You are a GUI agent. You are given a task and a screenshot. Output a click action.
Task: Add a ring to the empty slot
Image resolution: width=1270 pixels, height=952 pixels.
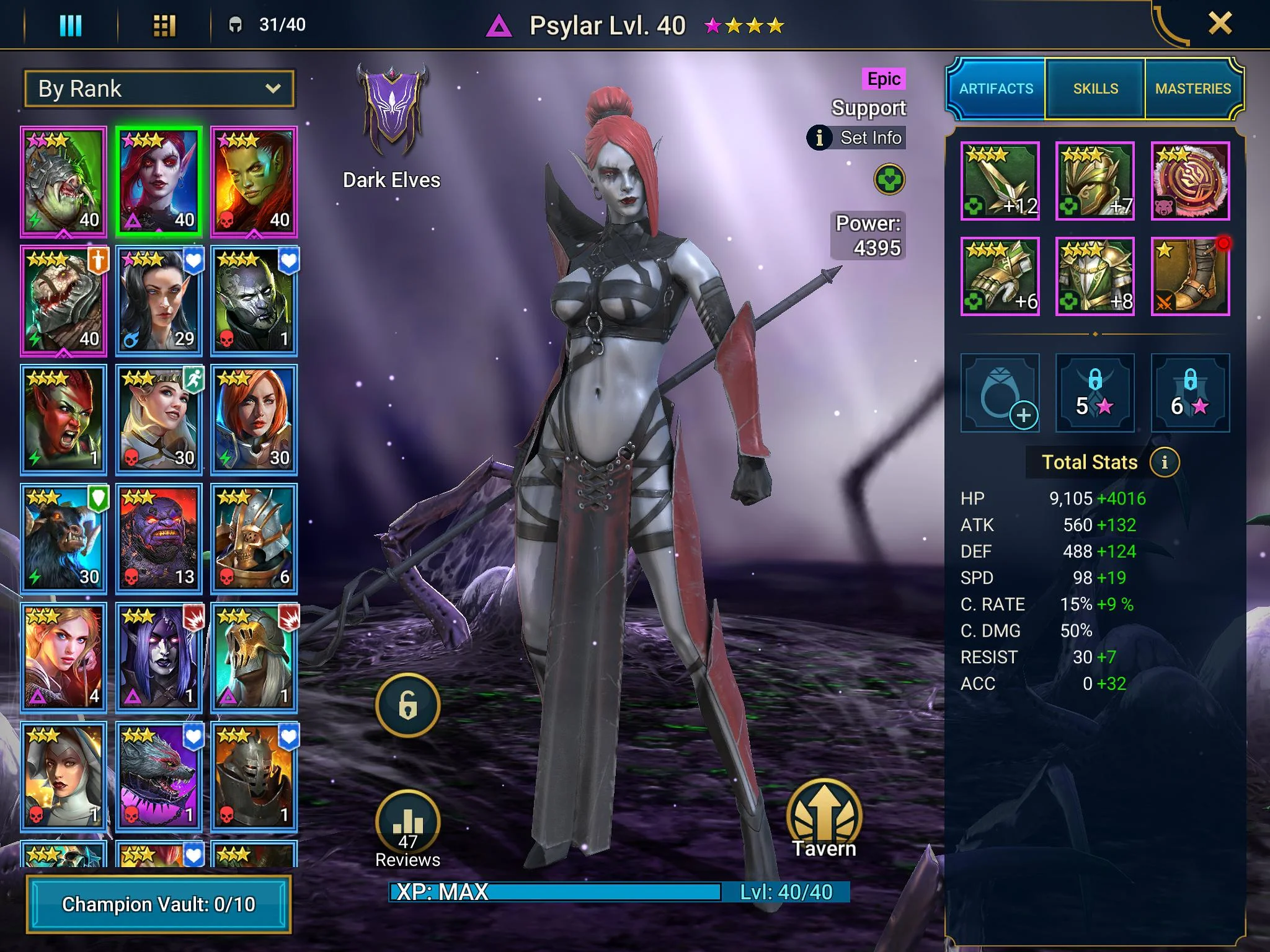tap(1000, 393)
